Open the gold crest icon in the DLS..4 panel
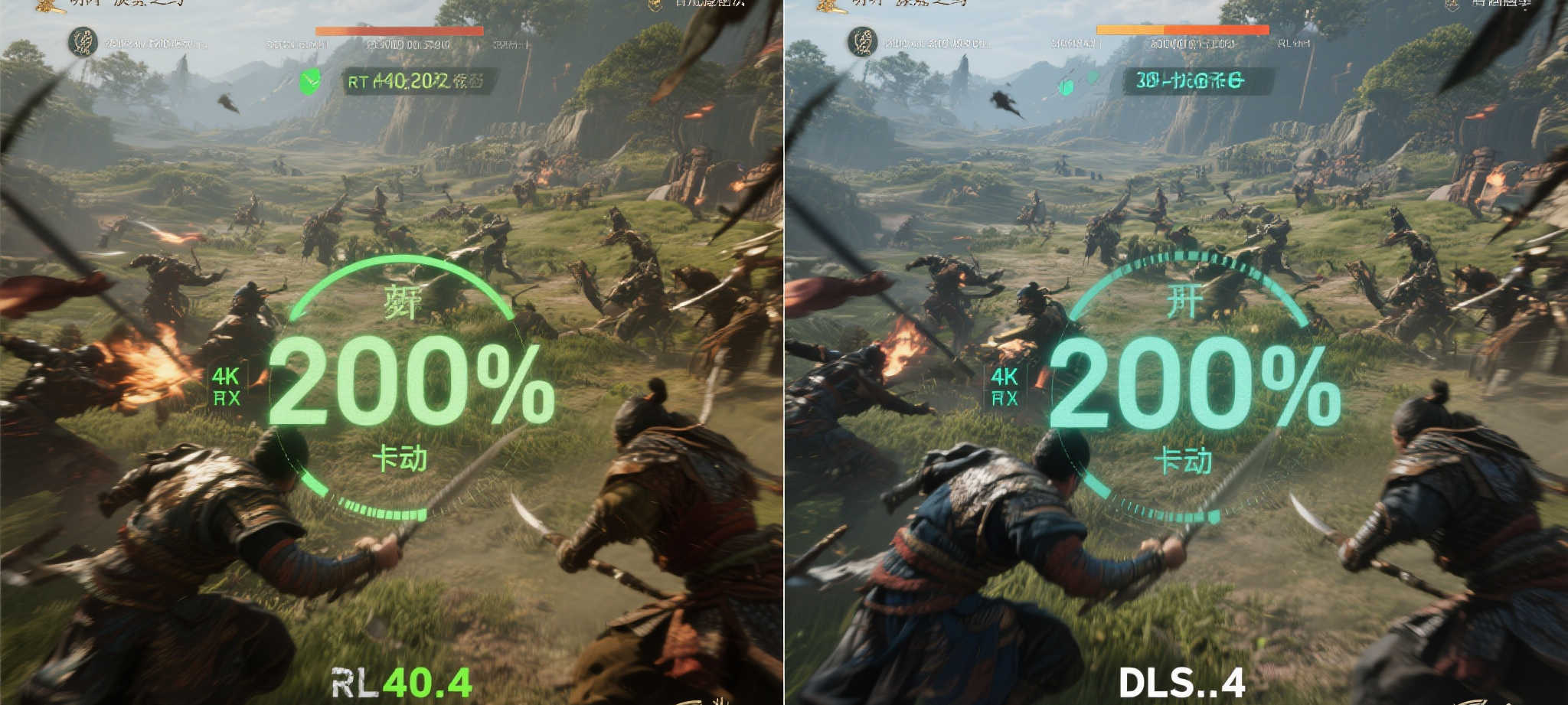 1452,5
